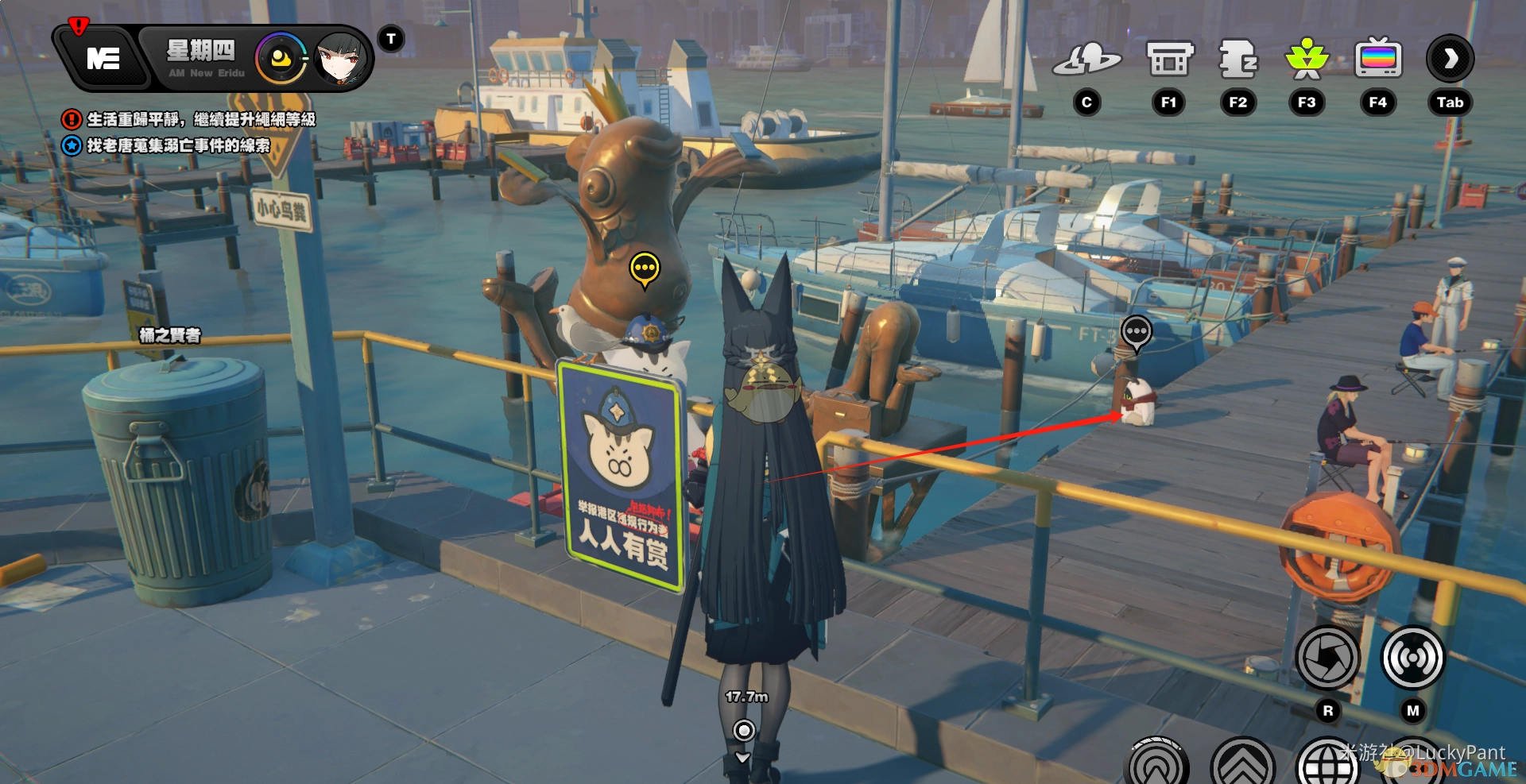Click the time-of-day clock dial
Screen dimensions: 1526x784
[x=281, y=59]
